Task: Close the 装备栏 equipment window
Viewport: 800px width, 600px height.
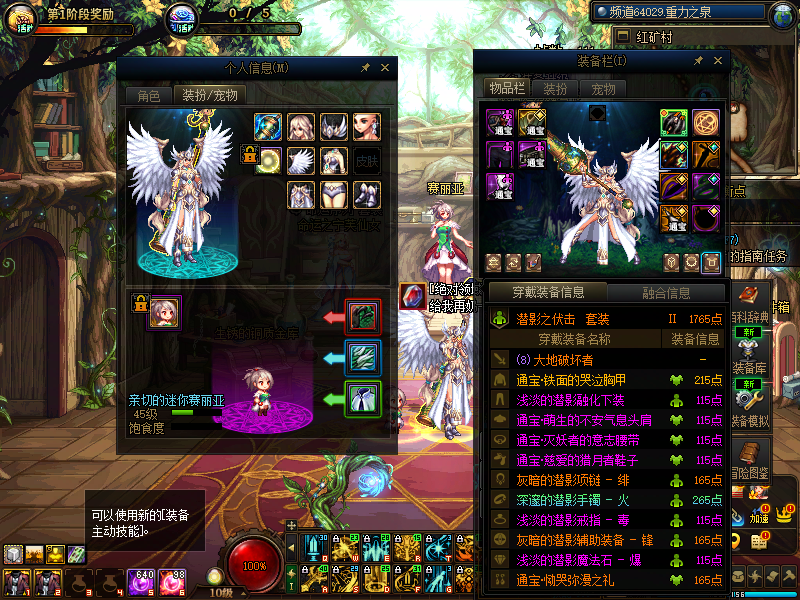Action: coord(718,60)
